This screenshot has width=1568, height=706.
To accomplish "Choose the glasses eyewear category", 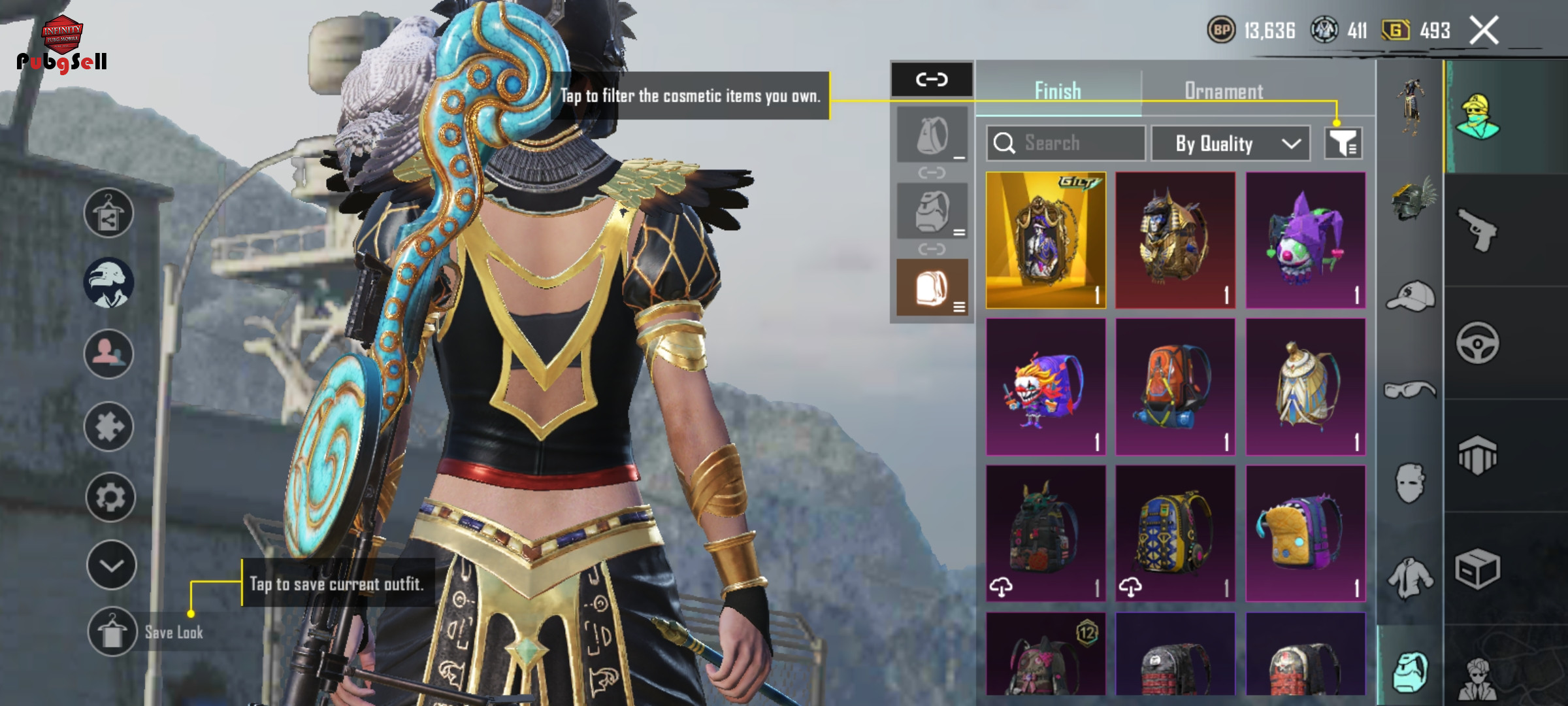I will tap(1410, 390).
